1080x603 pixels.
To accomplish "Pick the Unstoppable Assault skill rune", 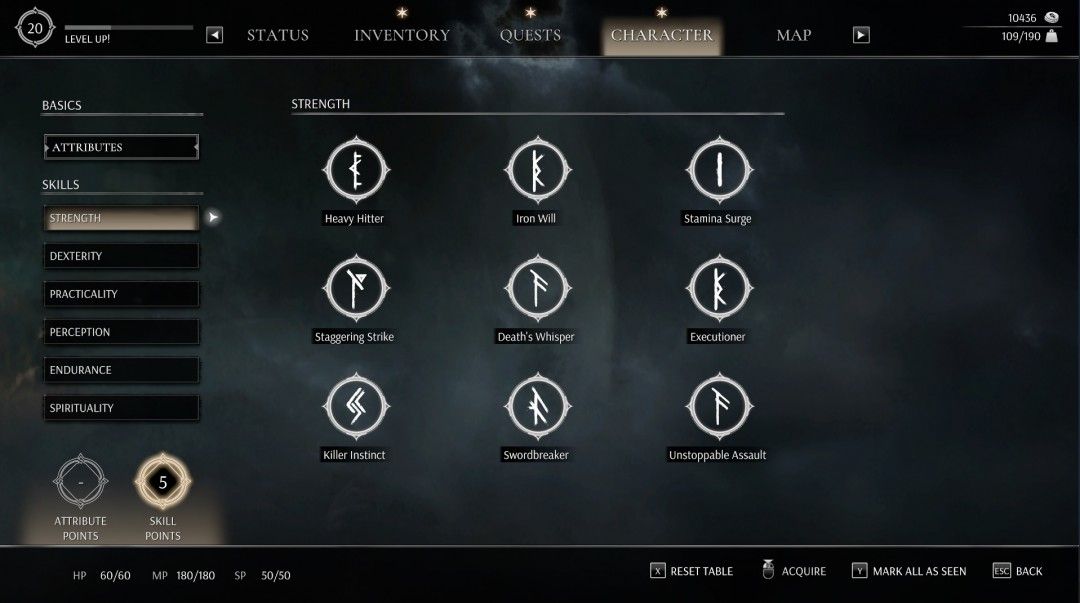I will pos(718,407).
